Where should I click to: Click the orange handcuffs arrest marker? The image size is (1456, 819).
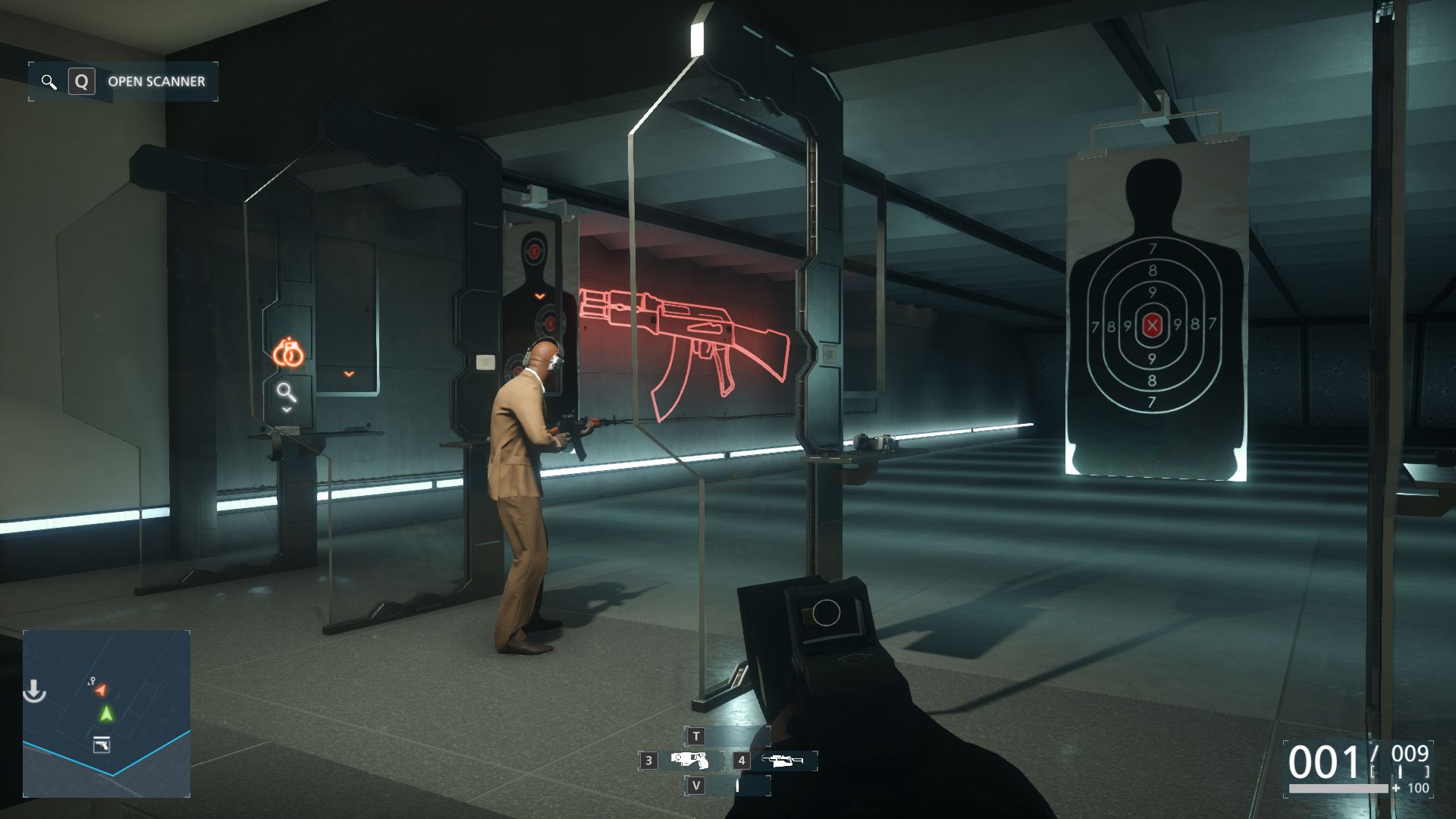click(x=288, y=353)
